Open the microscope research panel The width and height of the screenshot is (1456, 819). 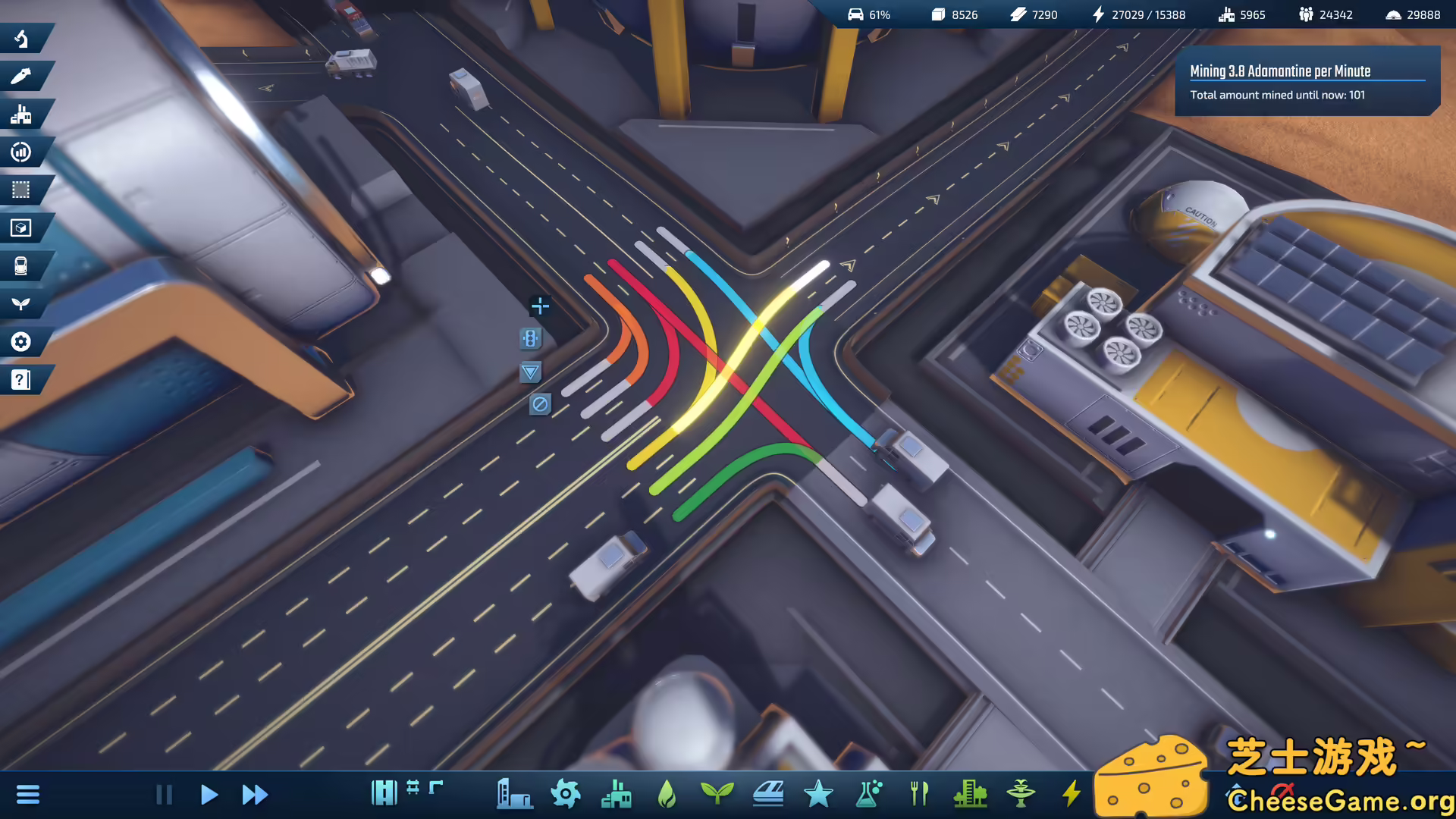pos(21,39)
